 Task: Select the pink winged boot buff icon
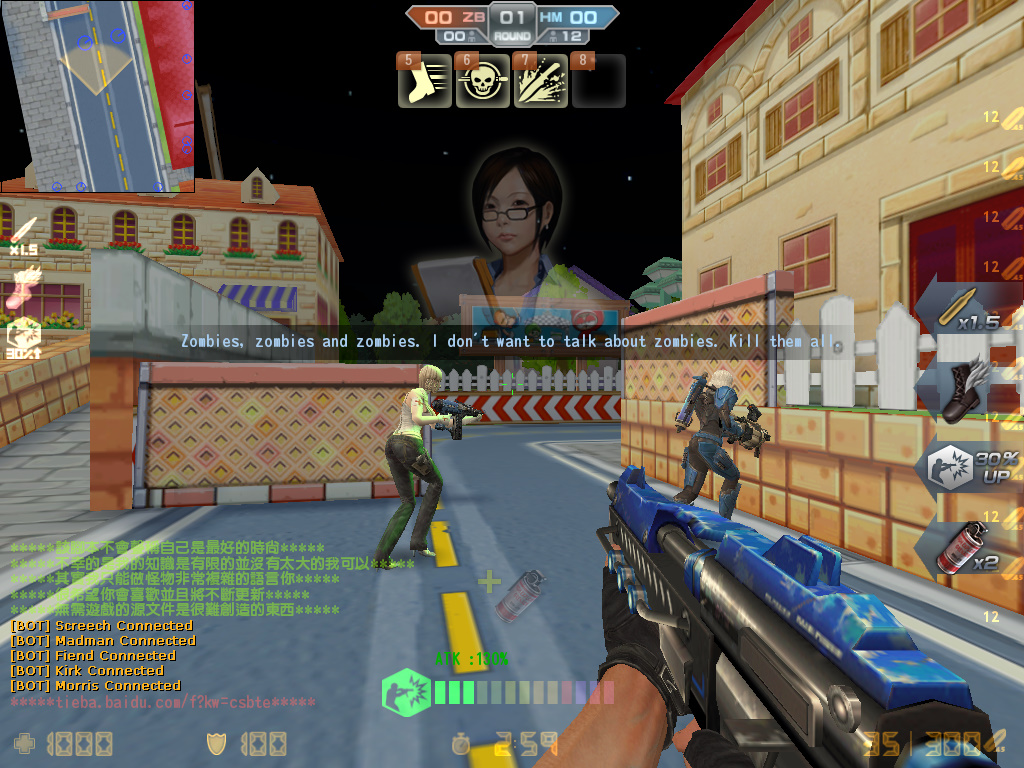[x=24, y=286]
